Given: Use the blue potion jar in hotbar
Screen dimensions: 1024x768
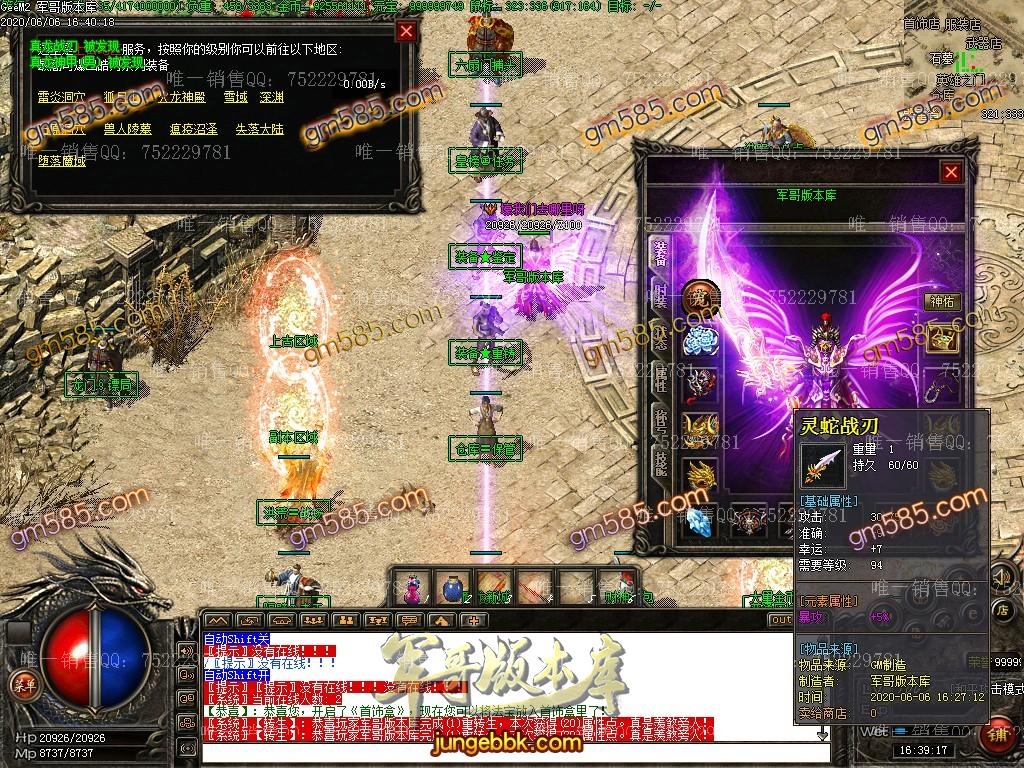Looking at the screenshot, I should [452, 586].
